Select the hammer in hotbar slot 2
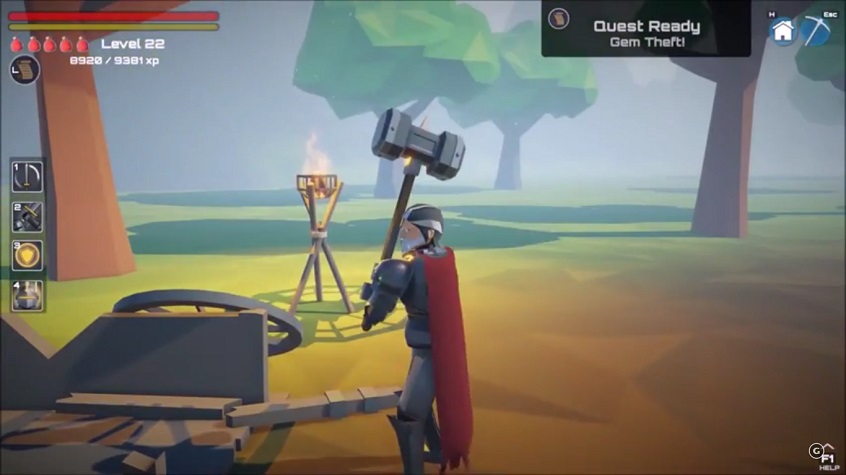The width and height of the screenshot is (846, 475). (x=27, y=216)
